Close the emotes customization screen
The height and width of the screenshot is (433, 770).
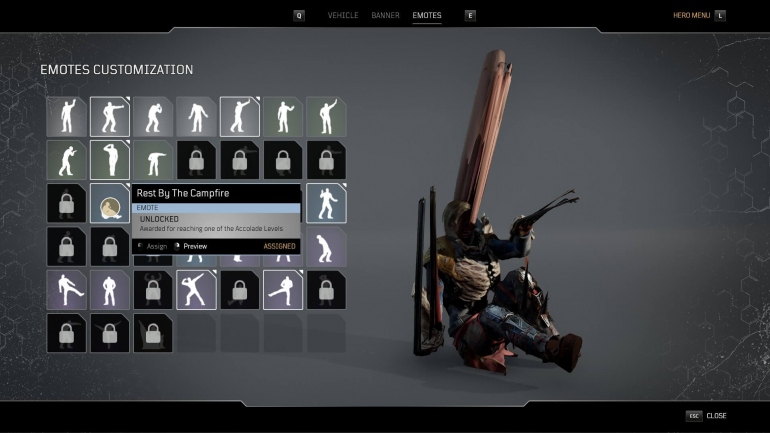(x=716, y=415)
